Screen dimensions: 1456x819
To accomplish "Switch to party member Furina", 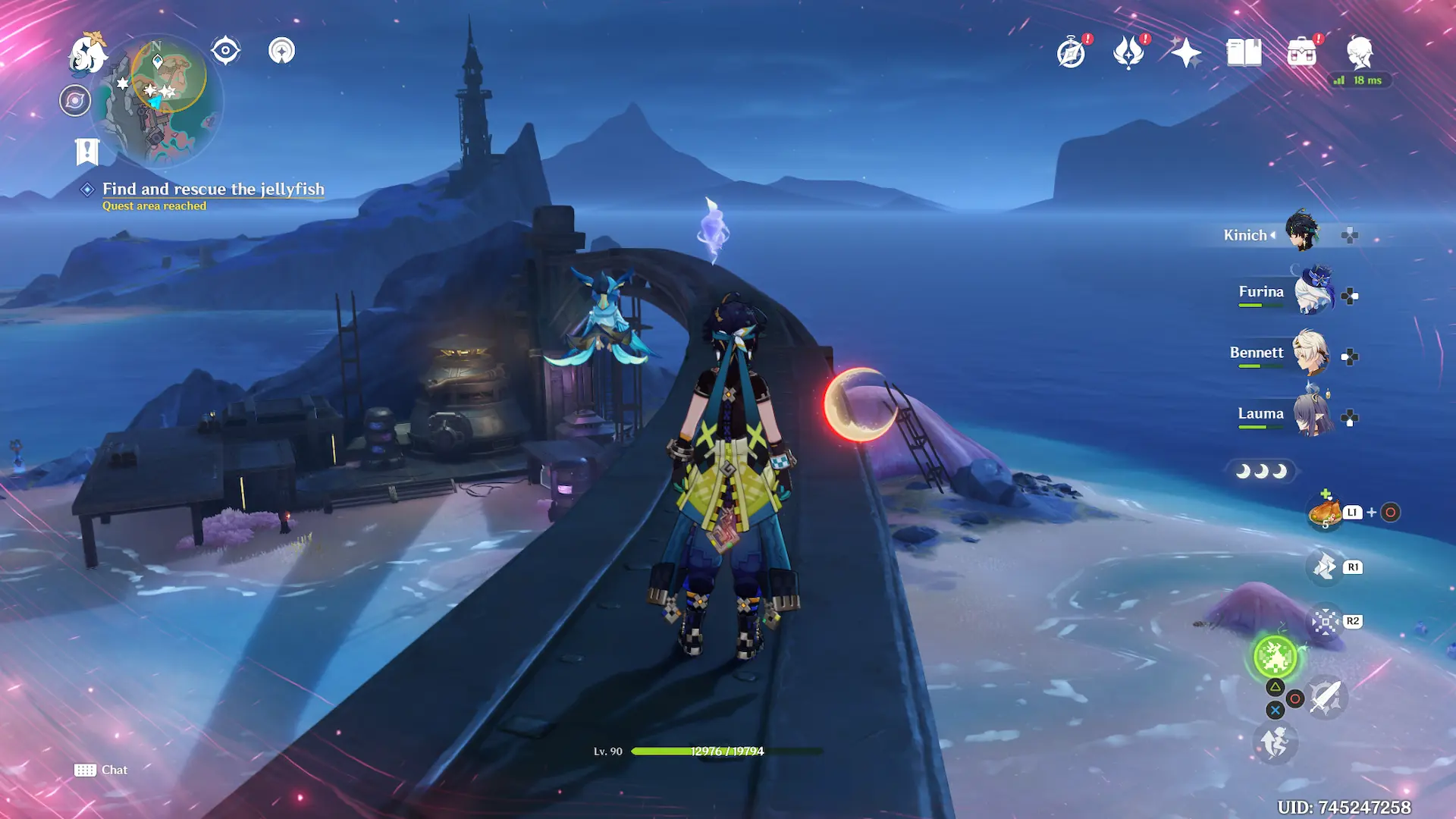I will [x=1313, y=292].
